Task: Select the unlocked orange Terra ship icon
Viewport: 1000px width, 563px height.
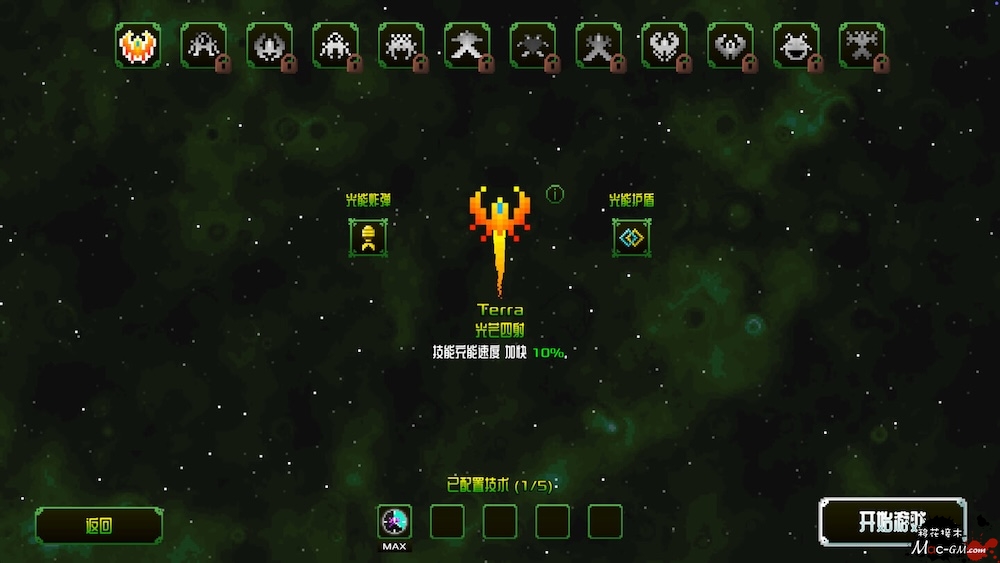Action: tap(138, 45)
